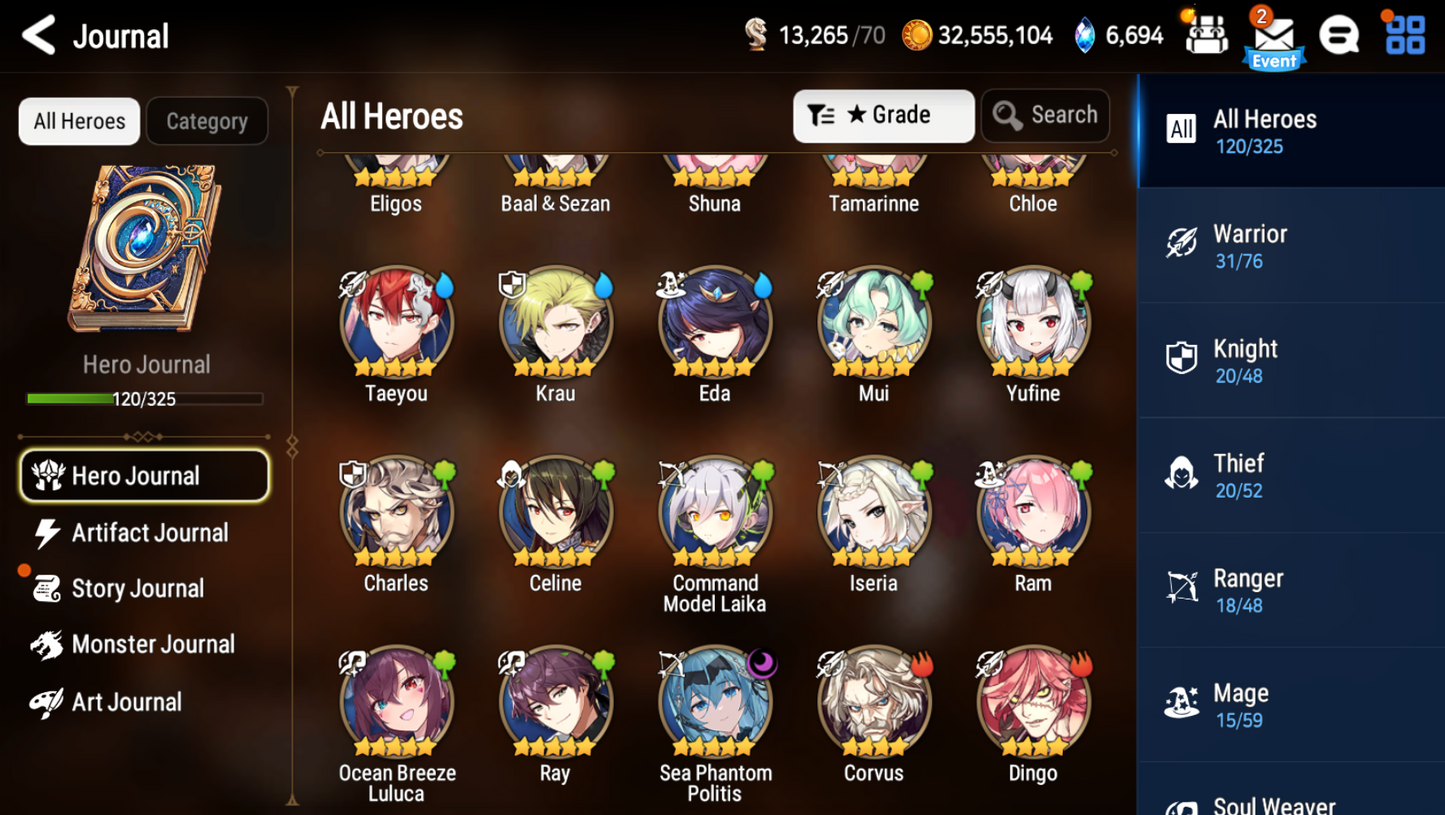This screenshot has width=1445, height=815.
Task: Go back from the Journal screen
Action: pos(40,36)
